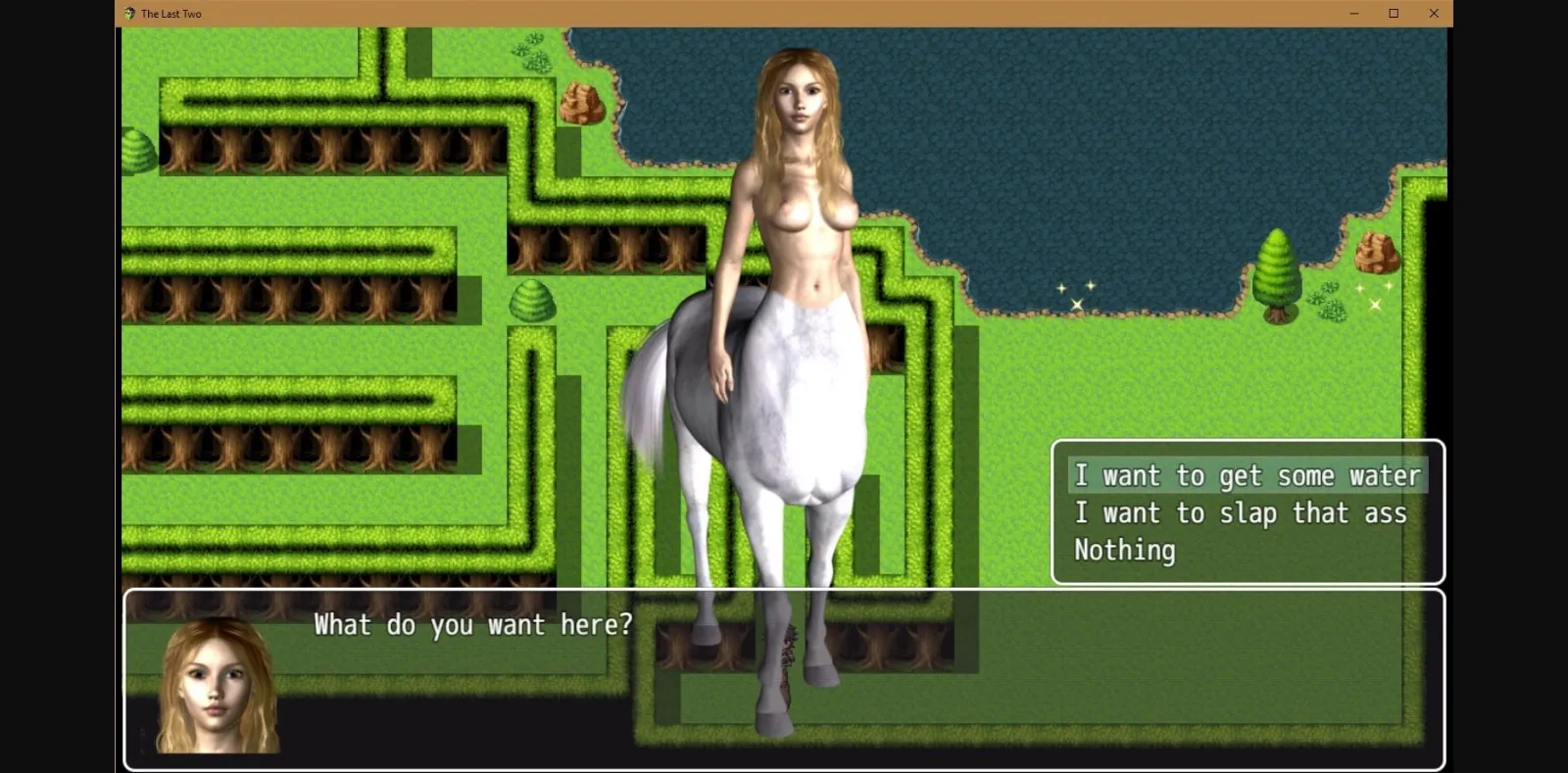Click the 'What do you want here?' text
The width and height of the screenshot is (1568, 773).
click(x=472, y=624)
